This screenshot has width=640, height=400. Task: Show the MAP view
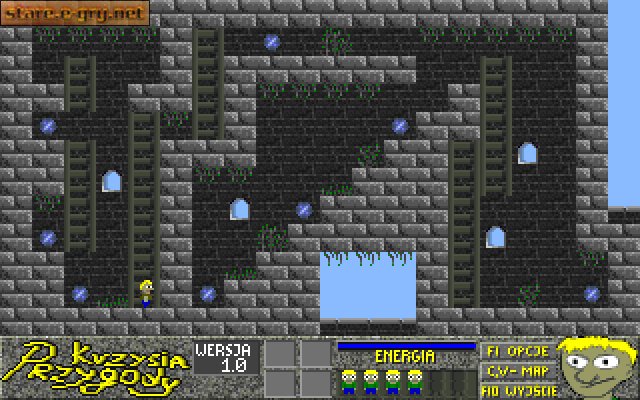tap(515, 370)
